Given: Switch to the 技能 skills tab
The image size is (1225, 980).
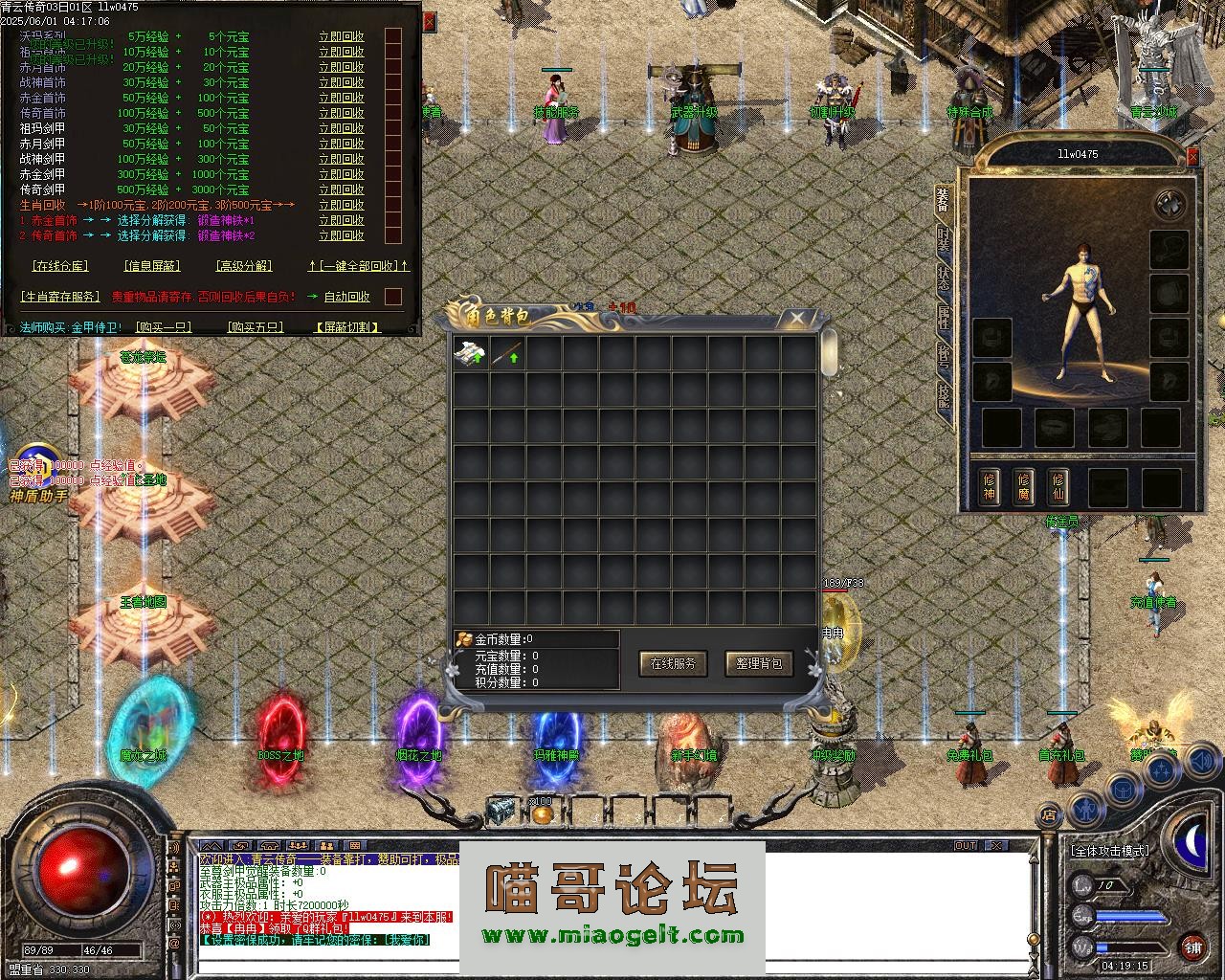Looking at the screenshot, I should [944, 394].
